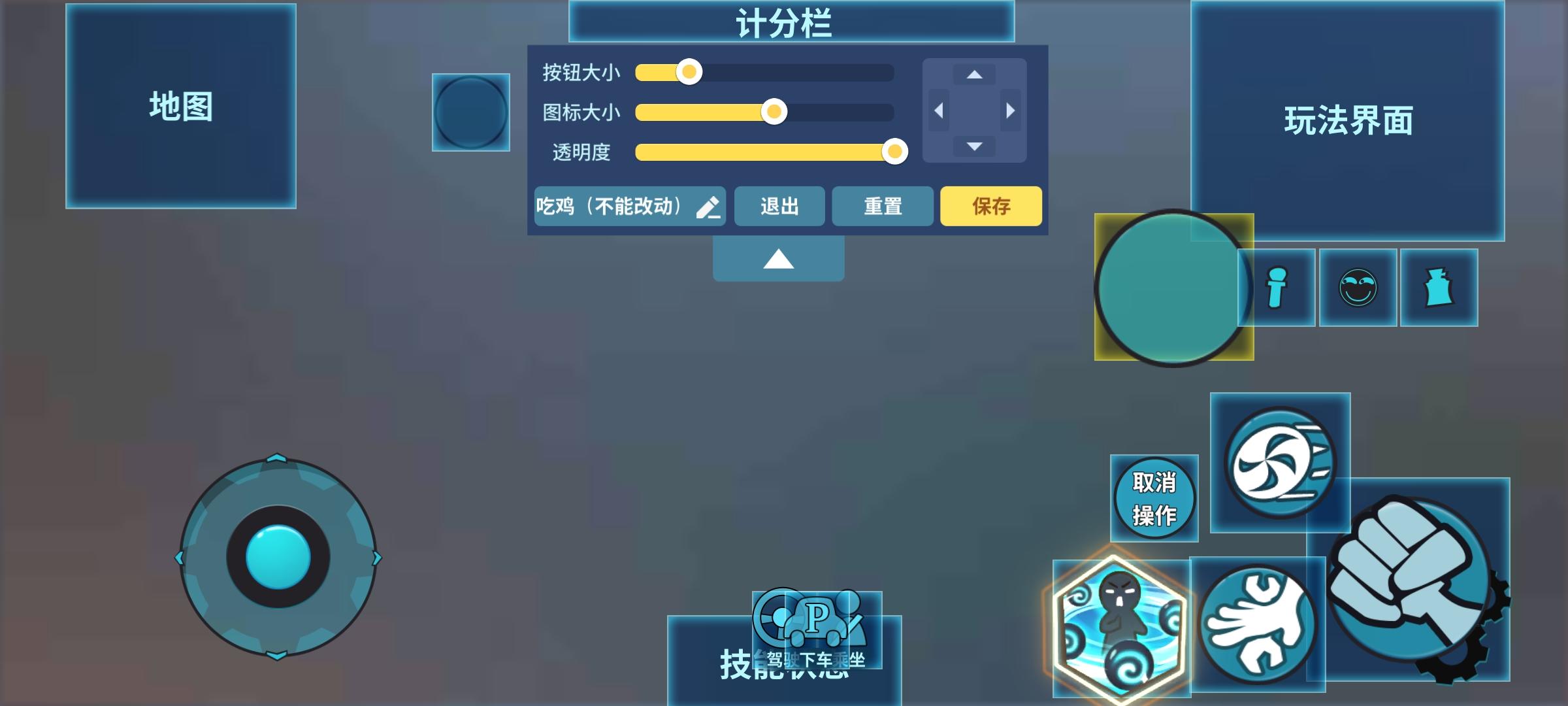
Task: Adjust the 透明度 transparency slider handle
Action: pyautogui.click(x=894, y=153)
